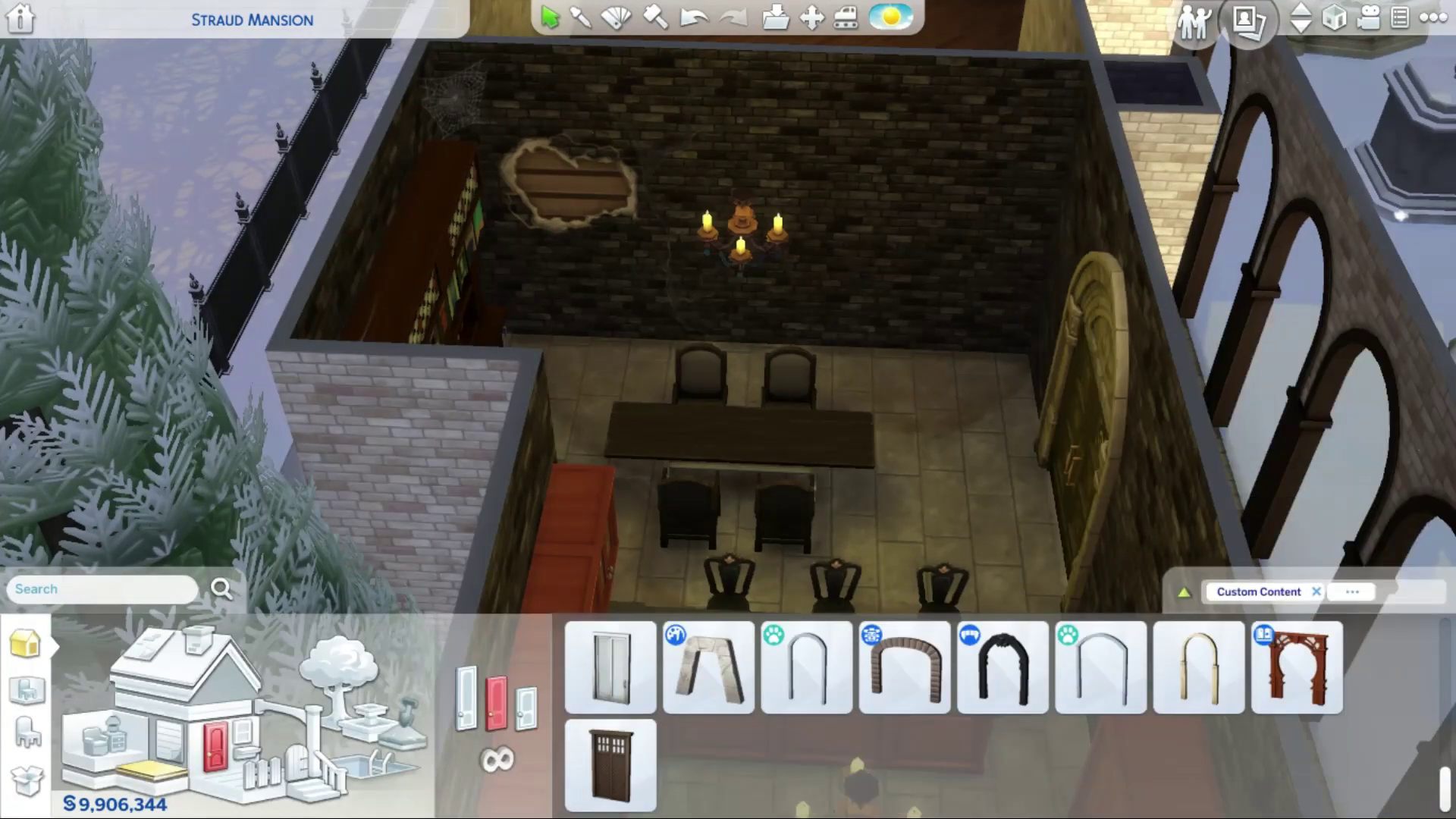Undo the last build action
1456x819 pixels.
click(x=692, y=17)
